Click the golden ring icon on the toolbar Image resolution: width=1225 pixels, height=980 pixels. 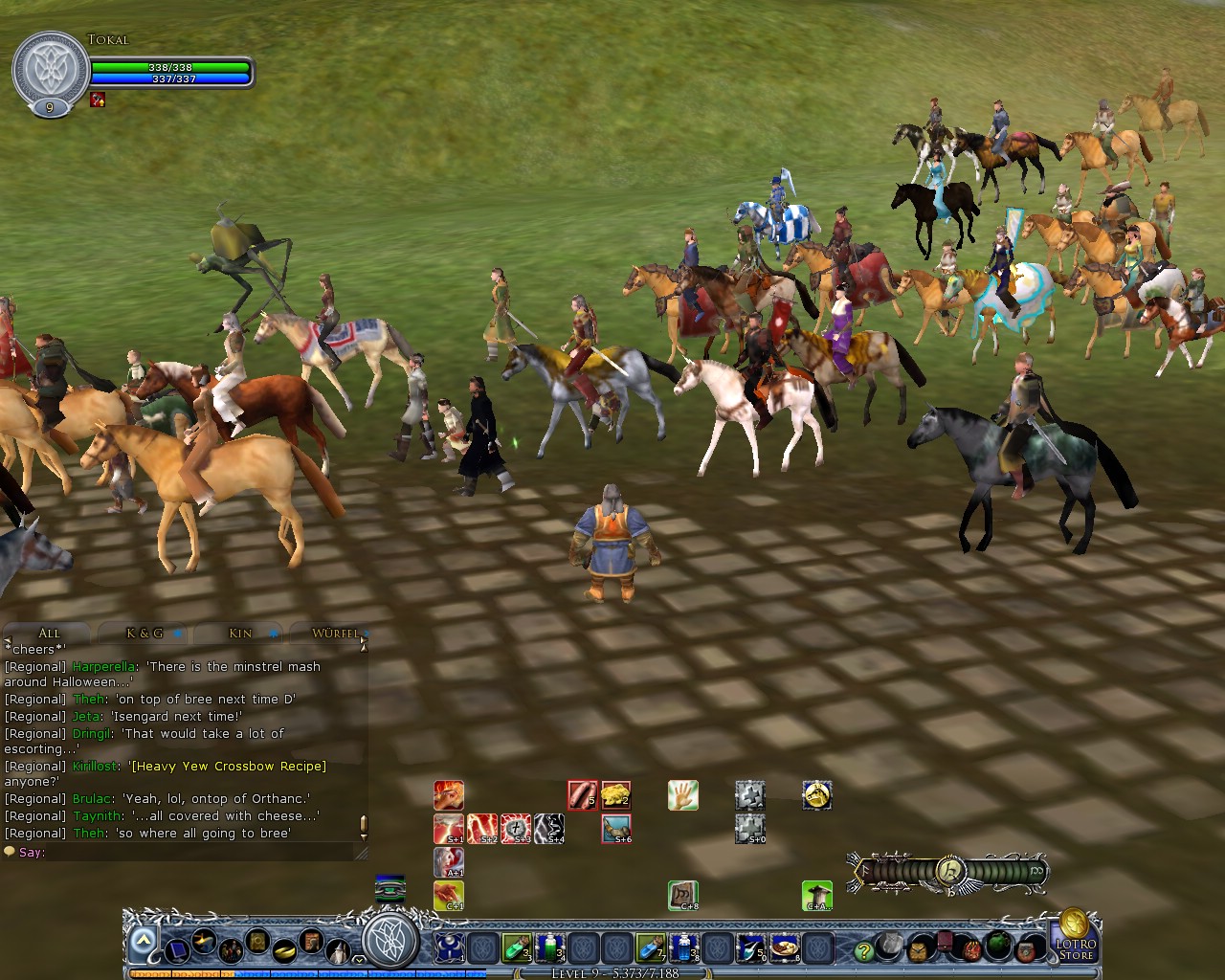284,949
